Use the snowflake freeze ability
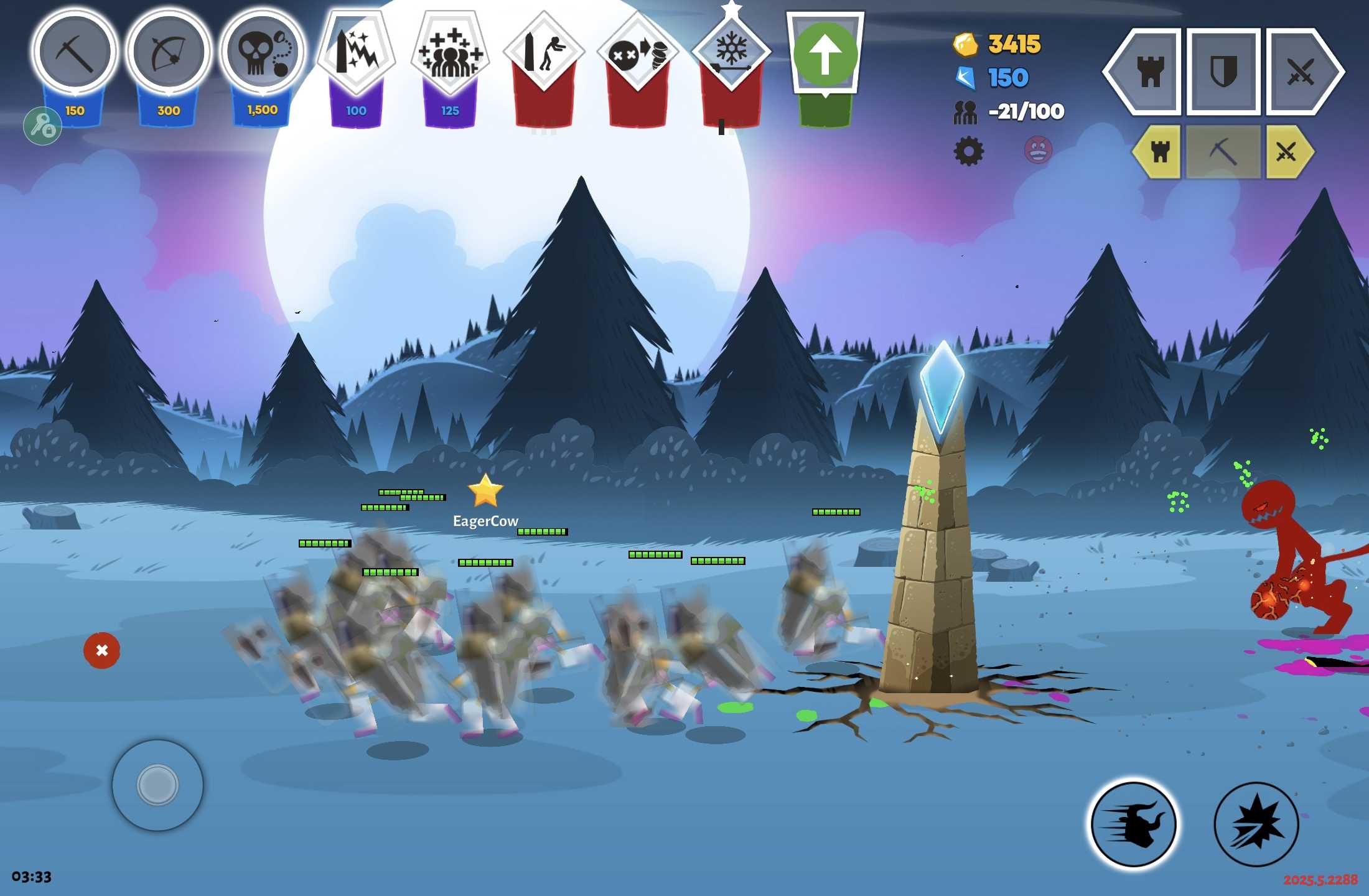This screenshot has height=896, width=1369. point(731,53)
